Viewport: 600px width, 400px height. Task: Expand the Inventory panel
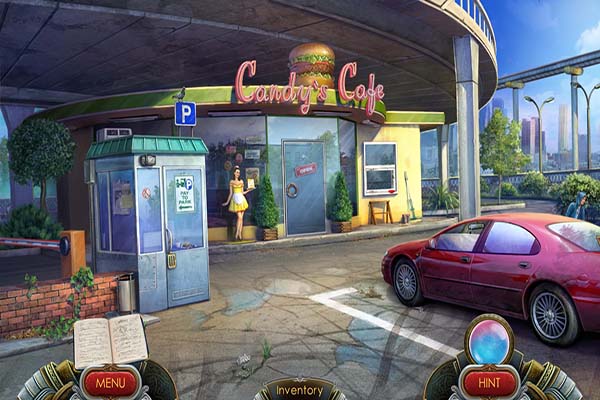(300, 390)
